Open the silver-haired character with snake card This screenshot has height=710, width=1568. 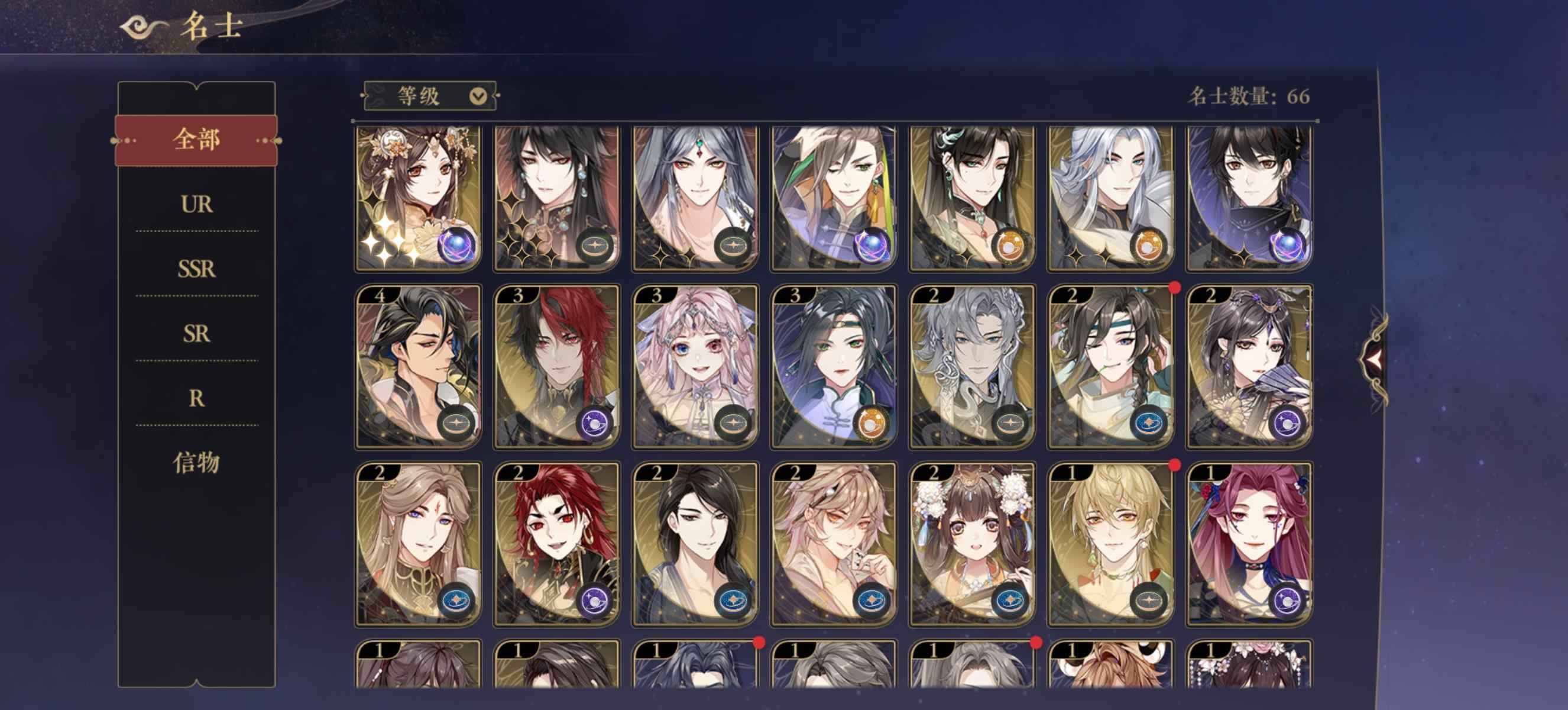click(971, 367)
